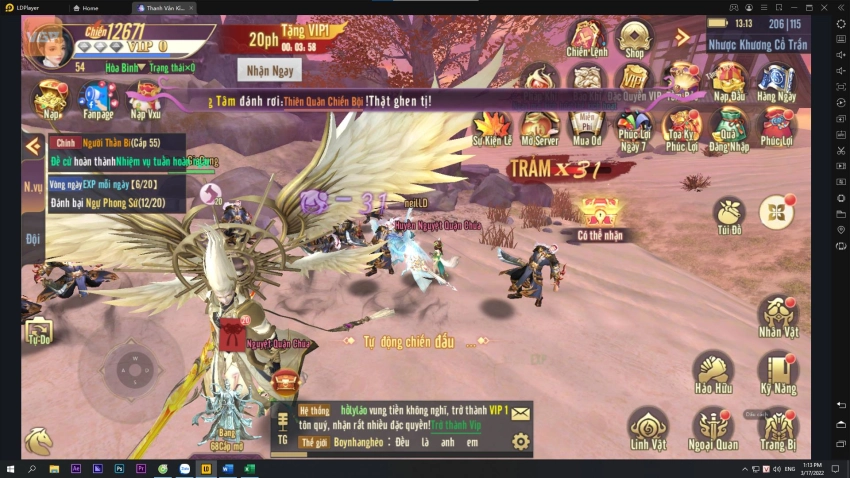Open the Shop coin icon

pyautogui.click(x=634, y=38)
